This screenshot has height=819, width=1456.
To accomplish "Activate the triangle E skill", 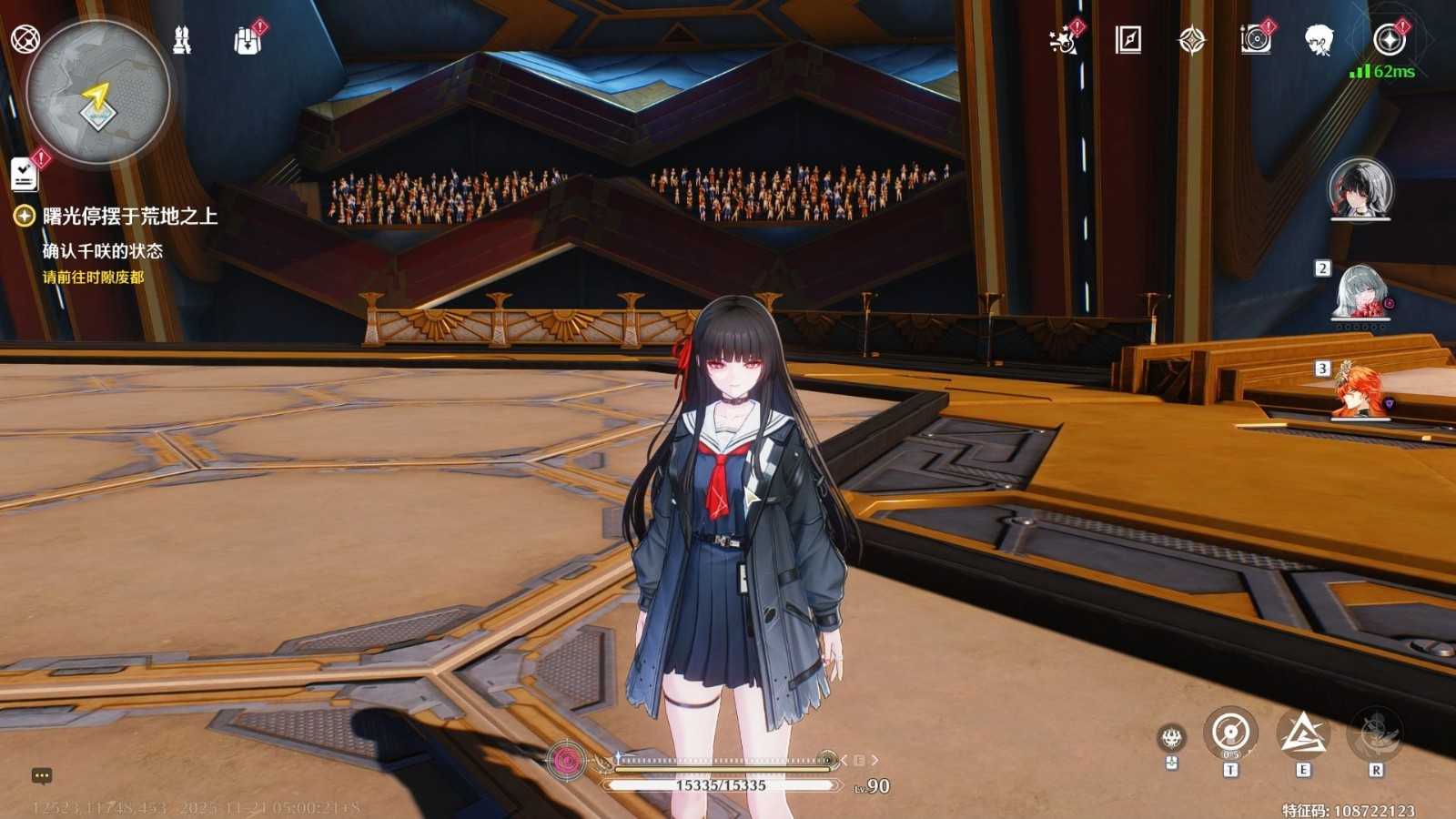I will point(1303,733).
